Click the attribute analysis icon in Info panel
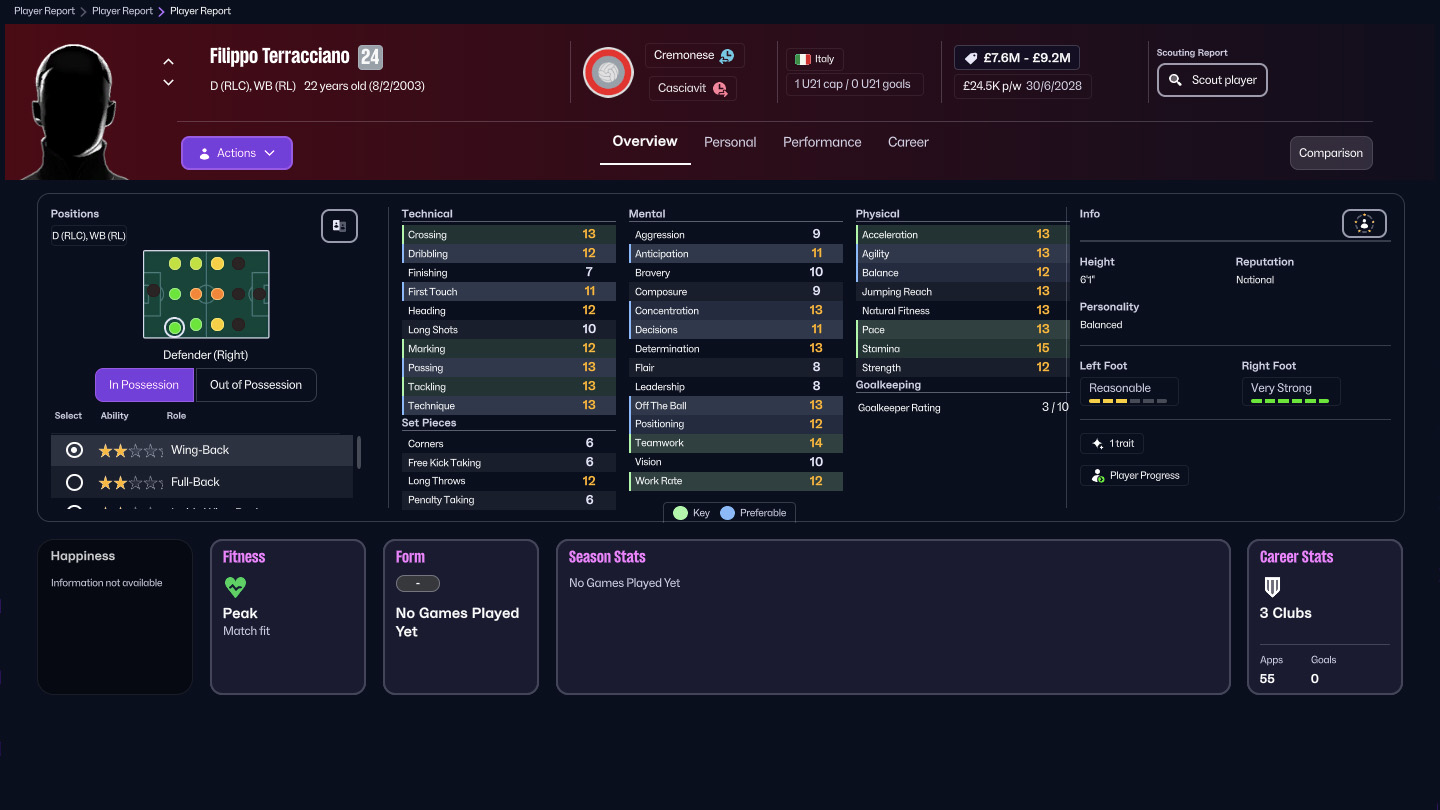 tap(1364, 223)
